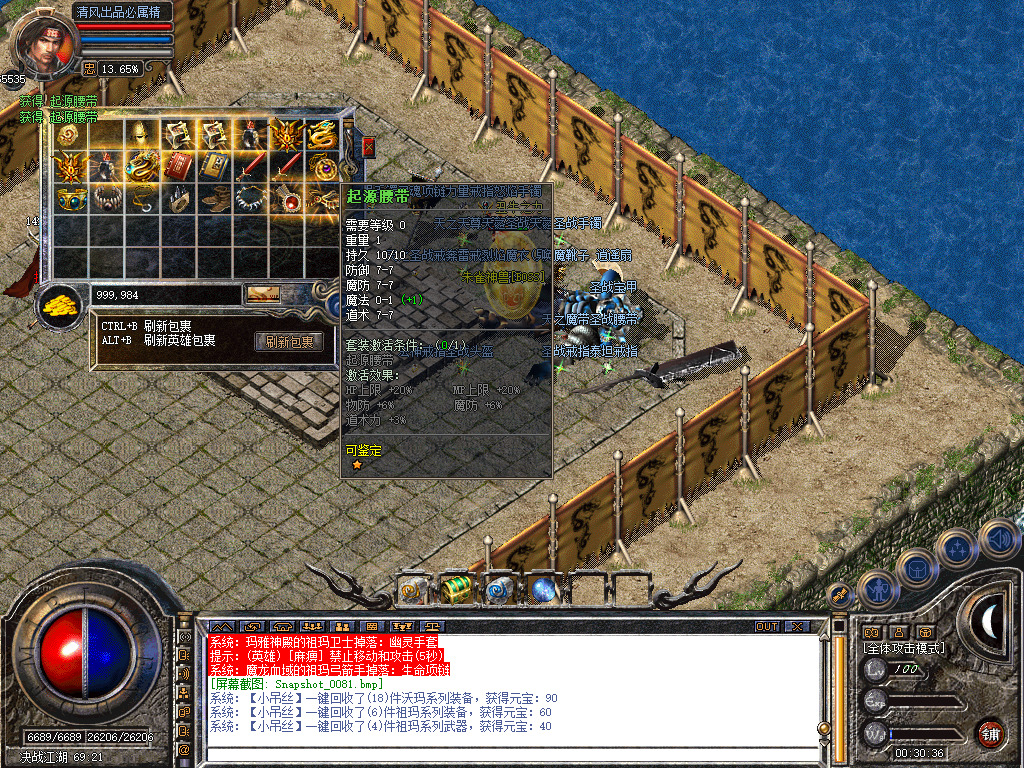1024x768 pixels.
Task: Click the VIP scroll button in bag
Action: click(264, 294)
